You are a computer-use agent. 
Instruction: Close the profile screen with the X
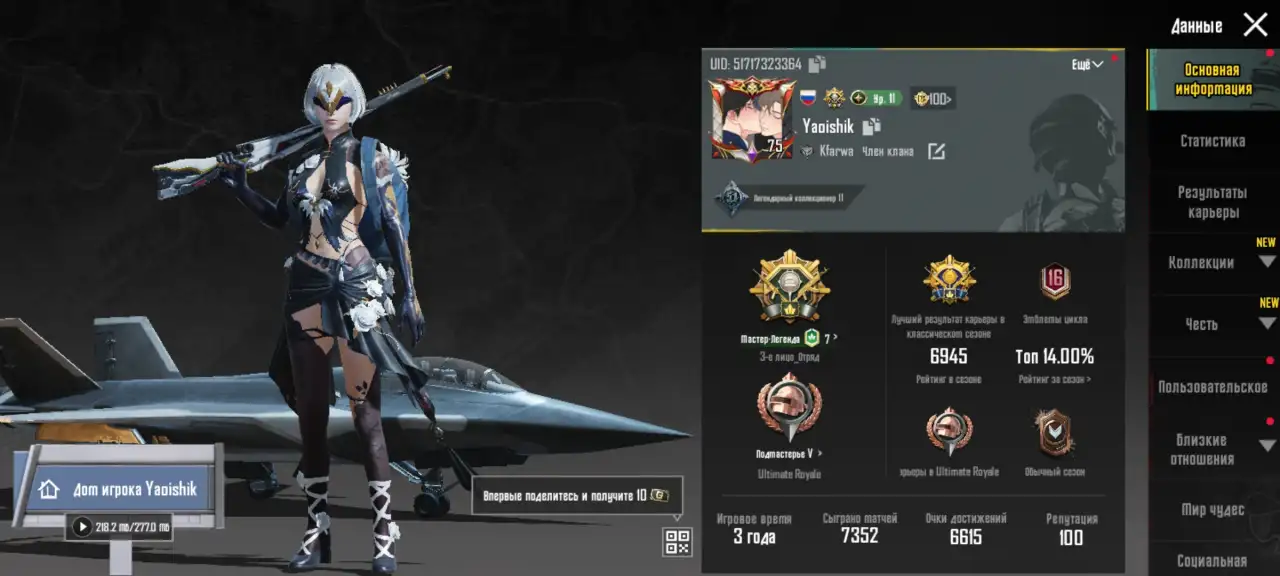[x=1255, y=25]
